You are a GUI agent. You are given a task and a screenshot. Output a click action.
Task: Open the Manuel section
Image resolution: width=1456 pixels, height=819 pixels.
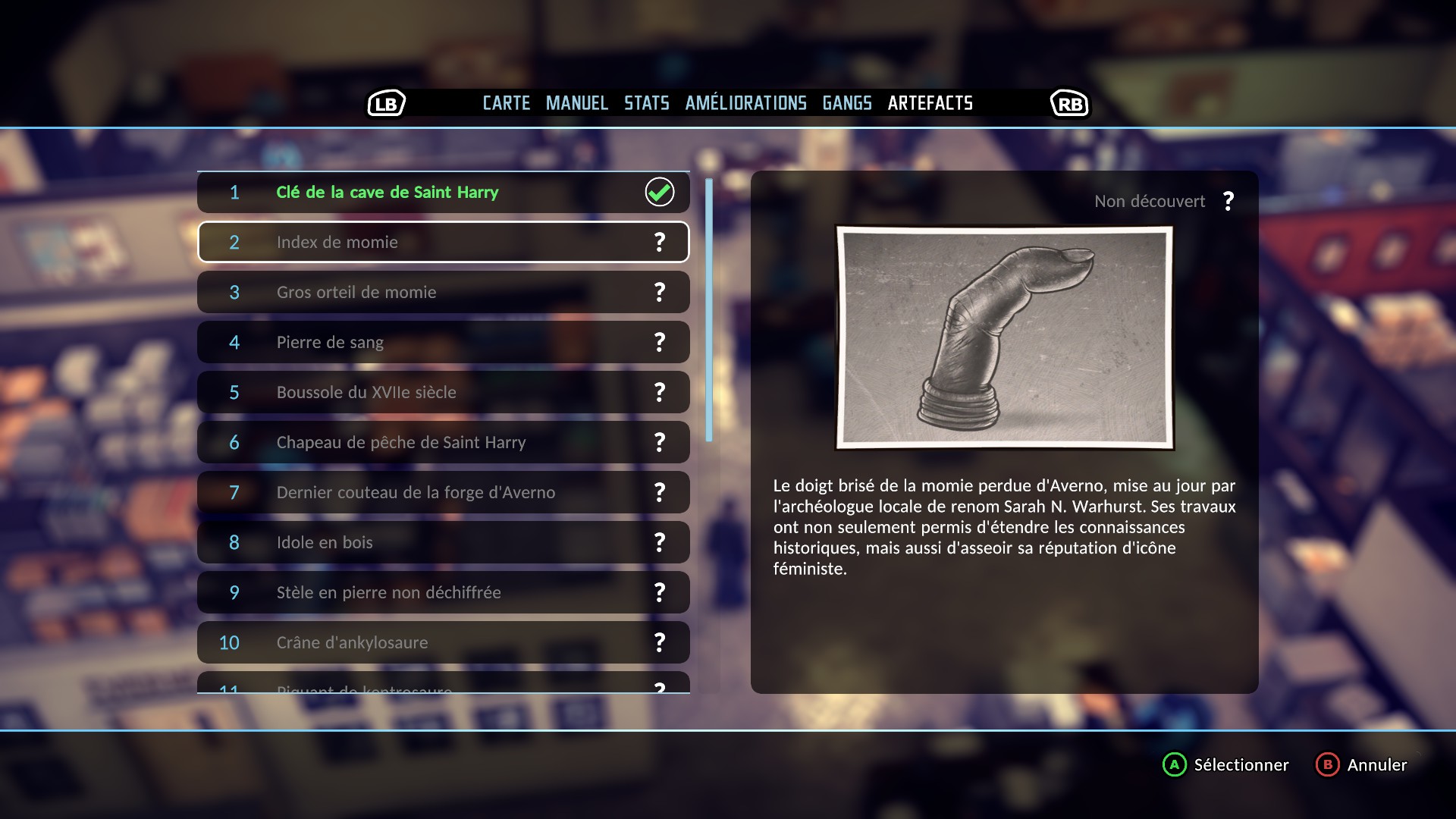tap(576, 103)
